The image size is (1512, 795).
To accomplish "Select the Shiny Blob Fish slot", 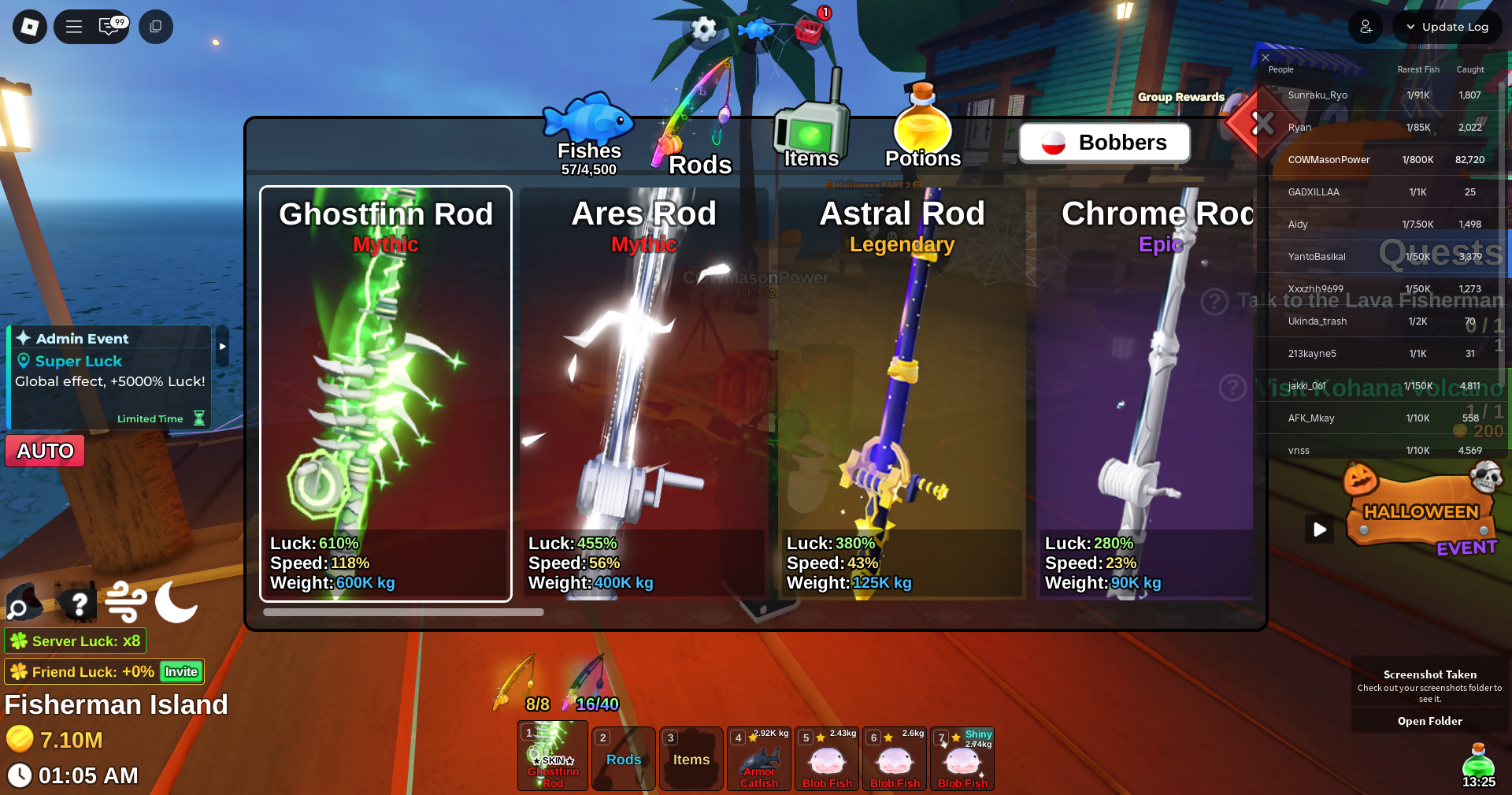I will tap(962, 760).
